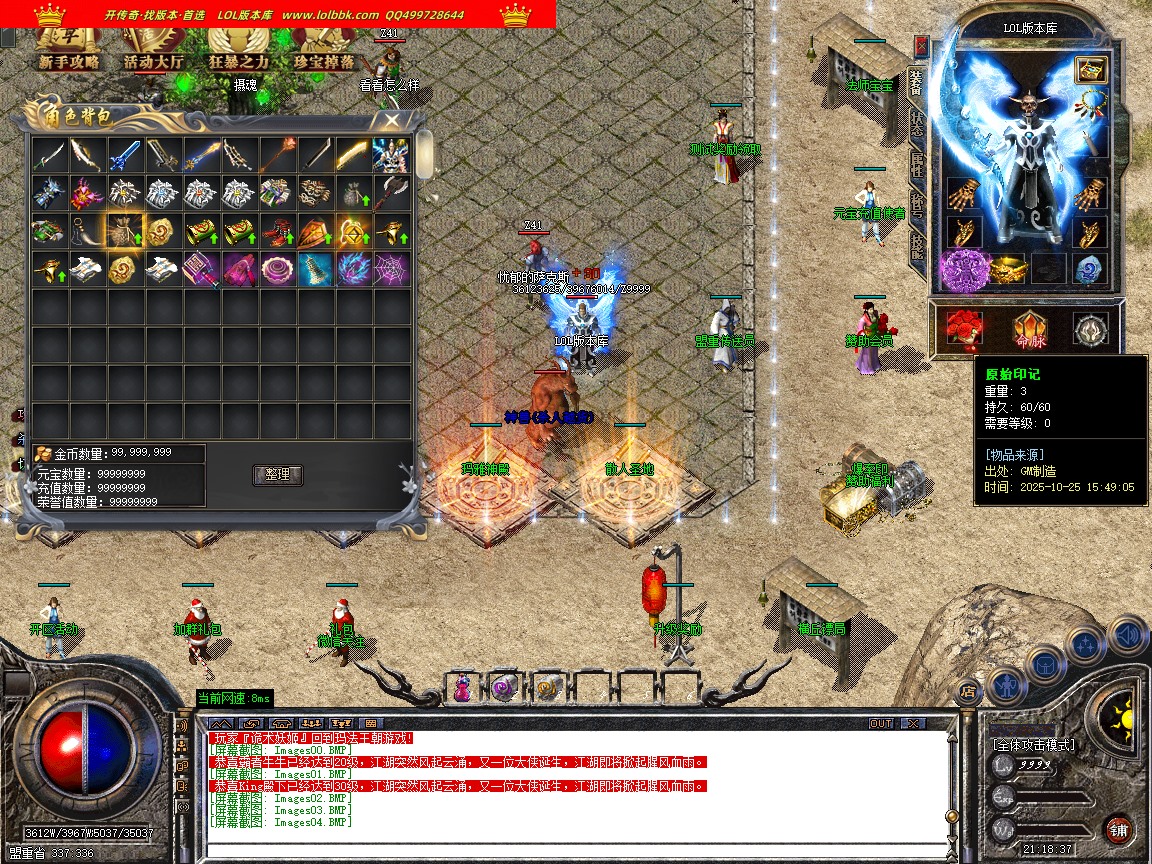This screenshot has width=1152, height=864.
Task: Switch to the 状态 status tab
Action: pos(916,122)
